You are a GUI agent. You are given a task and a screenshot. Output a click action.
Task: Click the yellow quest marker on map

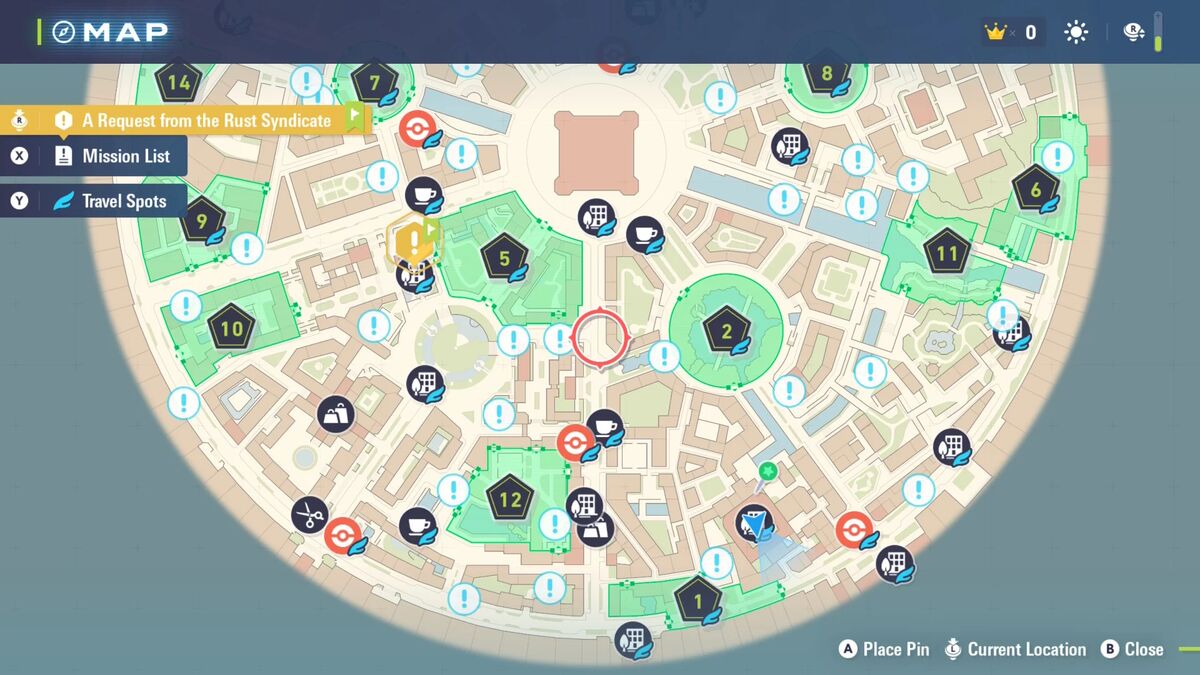pyautogui.click(x=412, y=239)
